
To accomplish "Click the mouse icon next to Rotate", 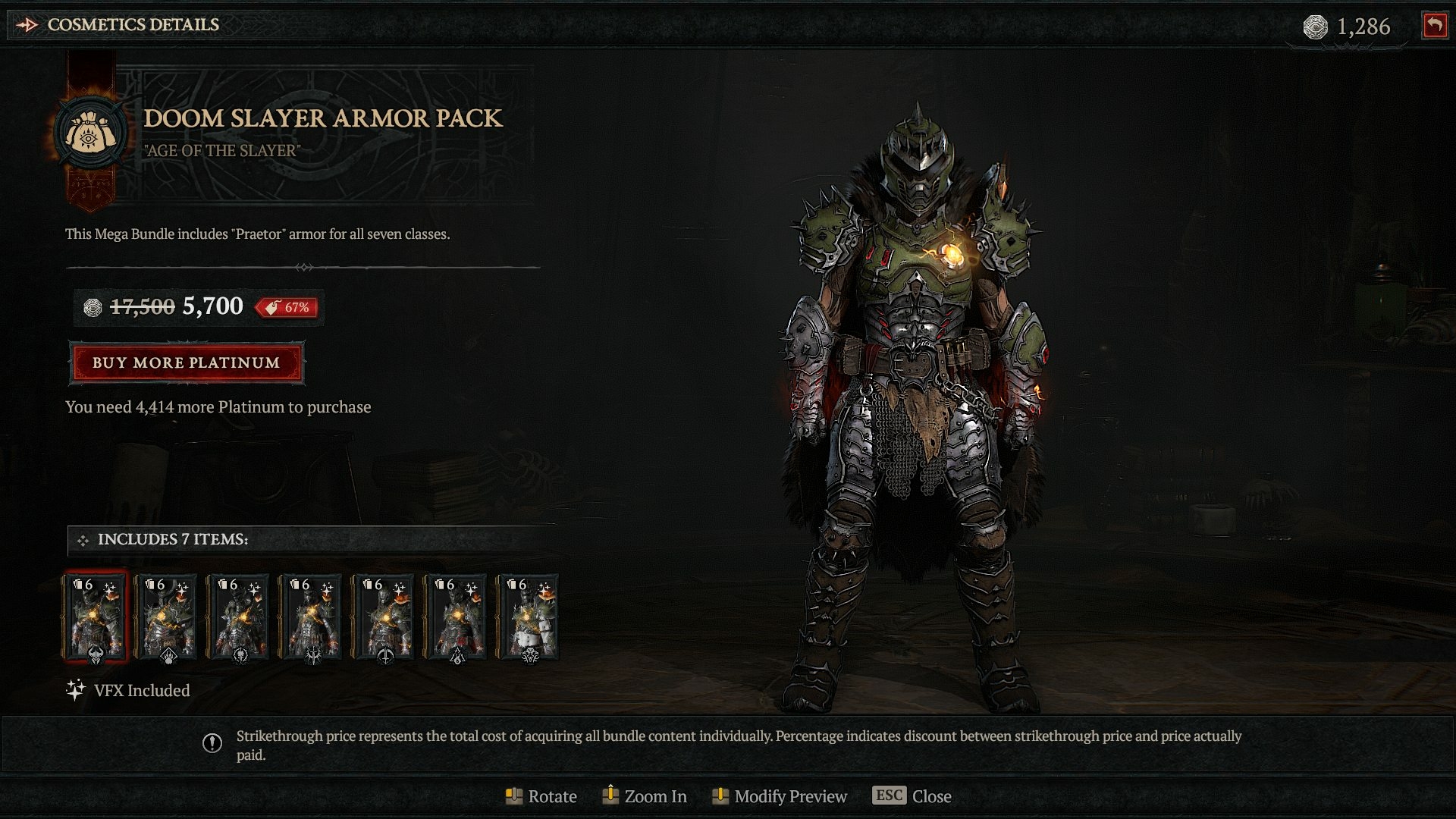I will (x=515, y=795).
